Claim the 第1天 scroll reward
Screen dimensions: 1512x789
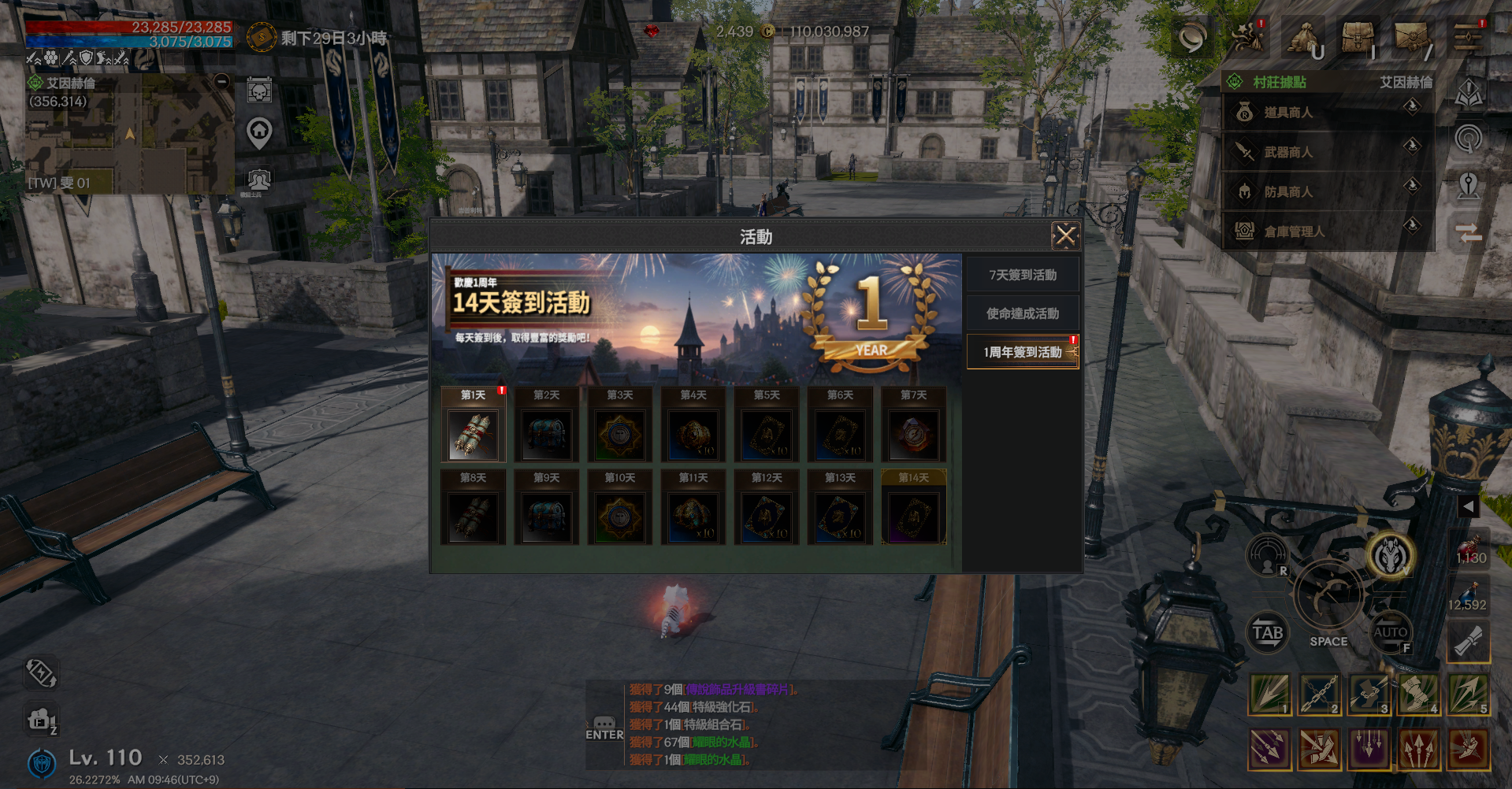point(473,435)
